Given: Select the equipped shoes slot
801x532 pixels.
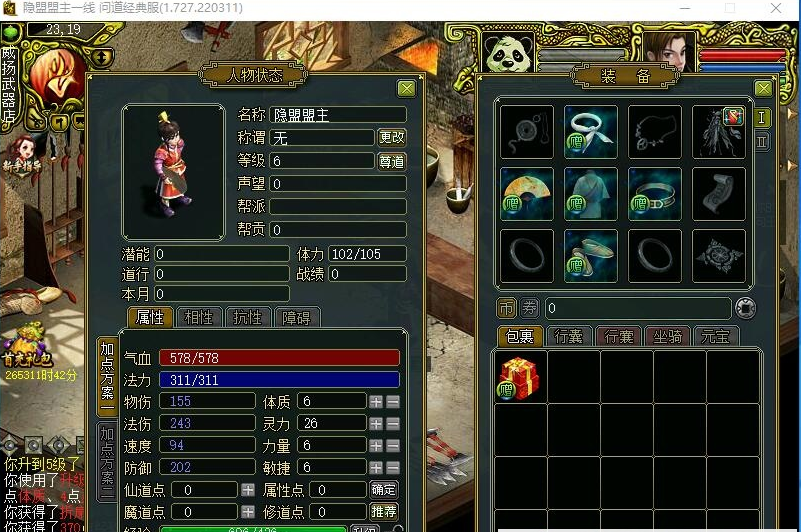Looking at the screenshot, I should [x=590, y=256].
